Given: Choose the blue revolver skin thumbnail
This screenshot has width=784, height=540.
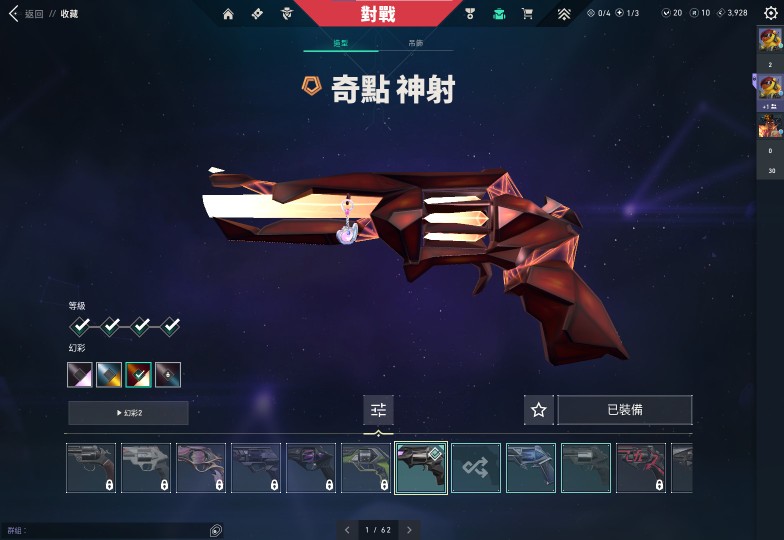Looking at the screenshot, I should pyautogui.click(x=531, y=468).
